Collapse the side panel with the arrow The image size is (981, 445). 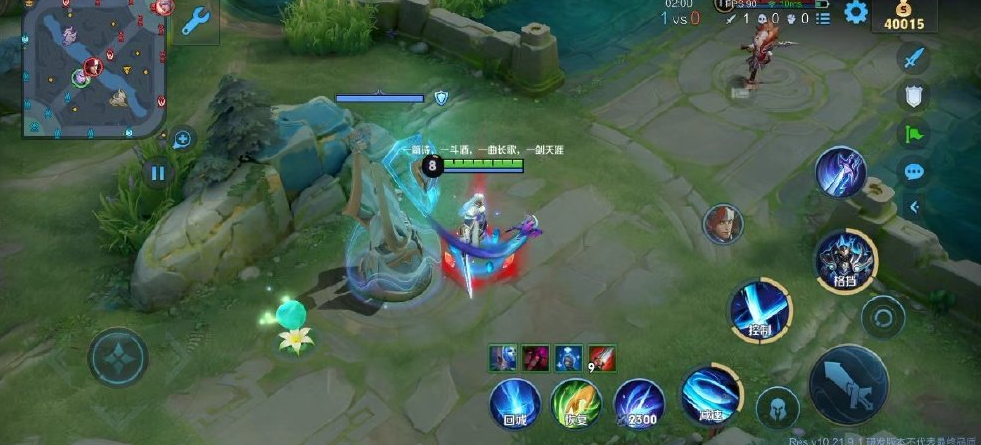pos(913,207)
